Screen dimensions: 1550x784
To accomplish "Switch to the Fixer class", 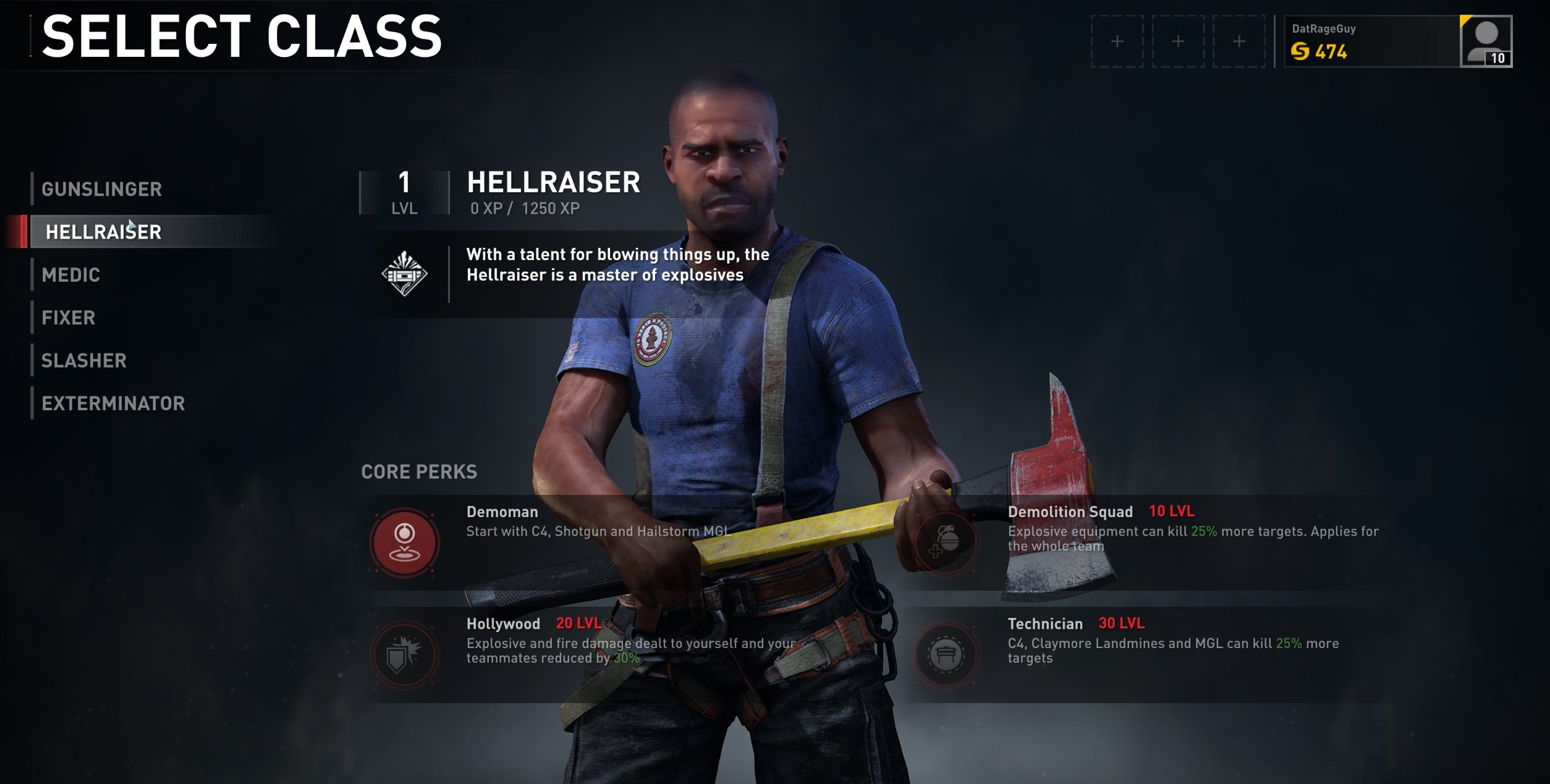I will [x=69, y=318].
